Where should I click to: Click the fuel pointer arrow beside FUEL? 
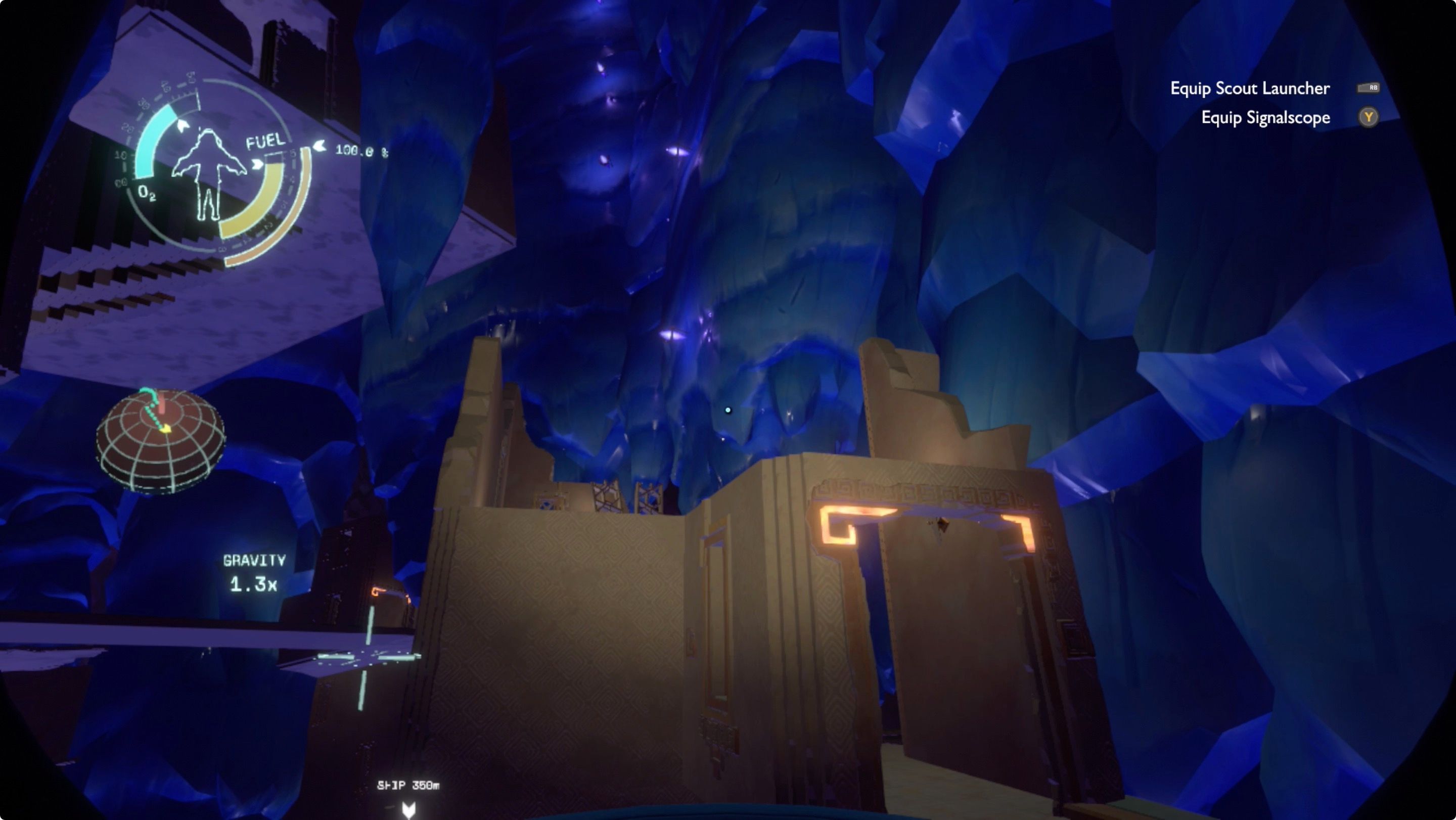click(257, 164)
